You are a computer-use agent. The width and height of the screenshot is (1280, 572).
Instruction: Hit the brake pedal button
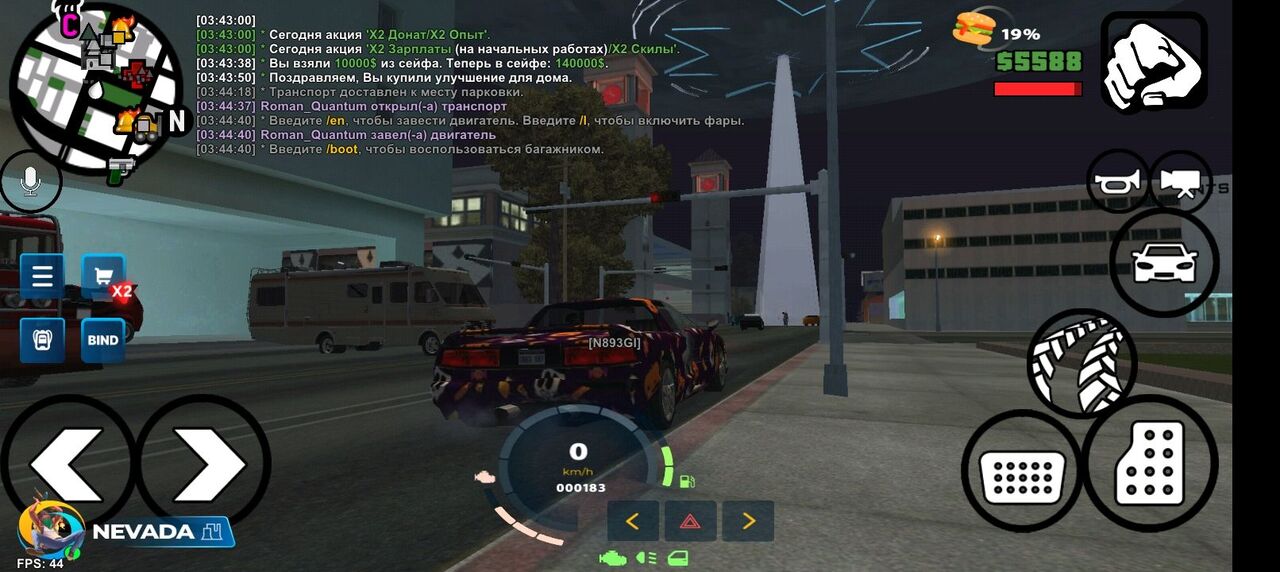[x=1021, y=470]
